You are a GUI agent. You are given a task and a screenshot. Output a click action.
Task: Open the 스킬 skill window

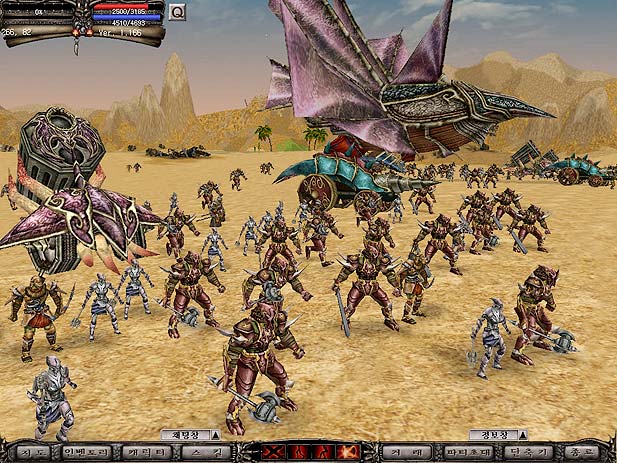207,452
